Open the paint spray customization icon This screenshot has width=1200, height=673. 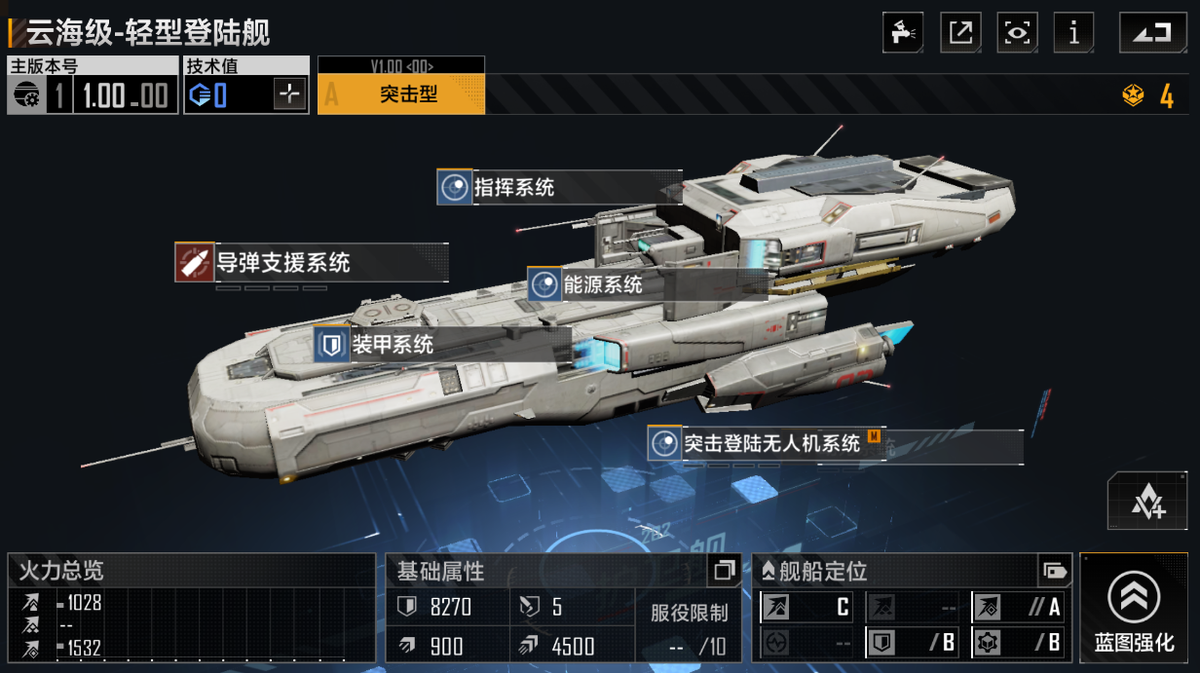click(x=902, y=33)
